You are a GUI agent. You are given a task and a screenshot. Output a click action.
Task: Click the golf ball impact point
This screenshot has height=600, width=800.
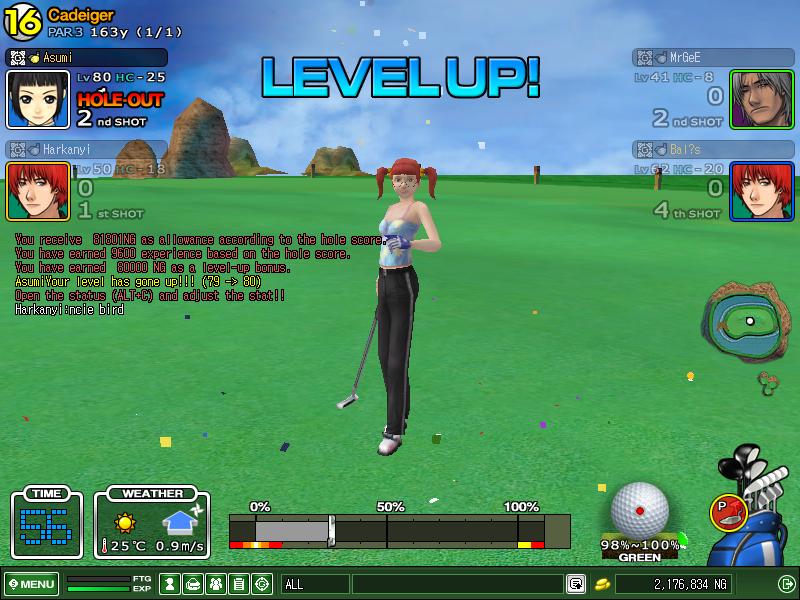639,510
